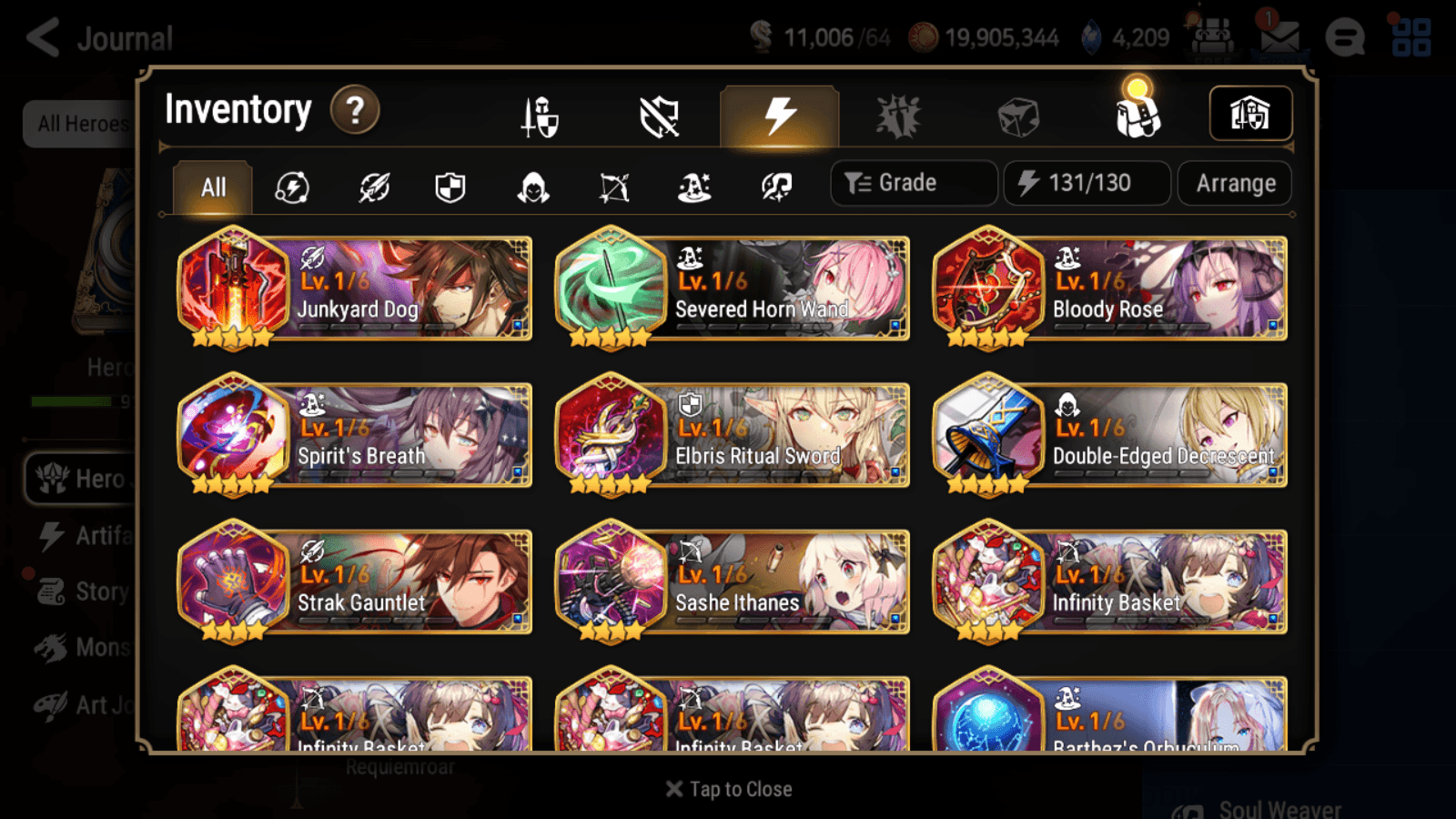Open the Sanctuary building button
The width and height of the screenshot is (1456, 819).
[x=1250, y=112]
